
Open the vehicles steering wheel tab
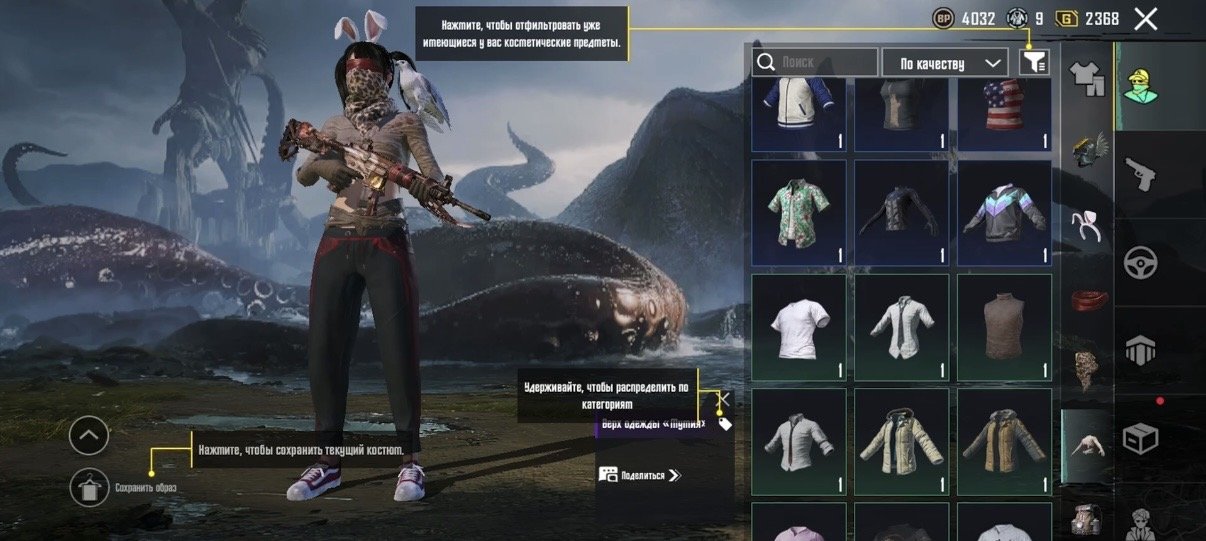pos(1139,263)
